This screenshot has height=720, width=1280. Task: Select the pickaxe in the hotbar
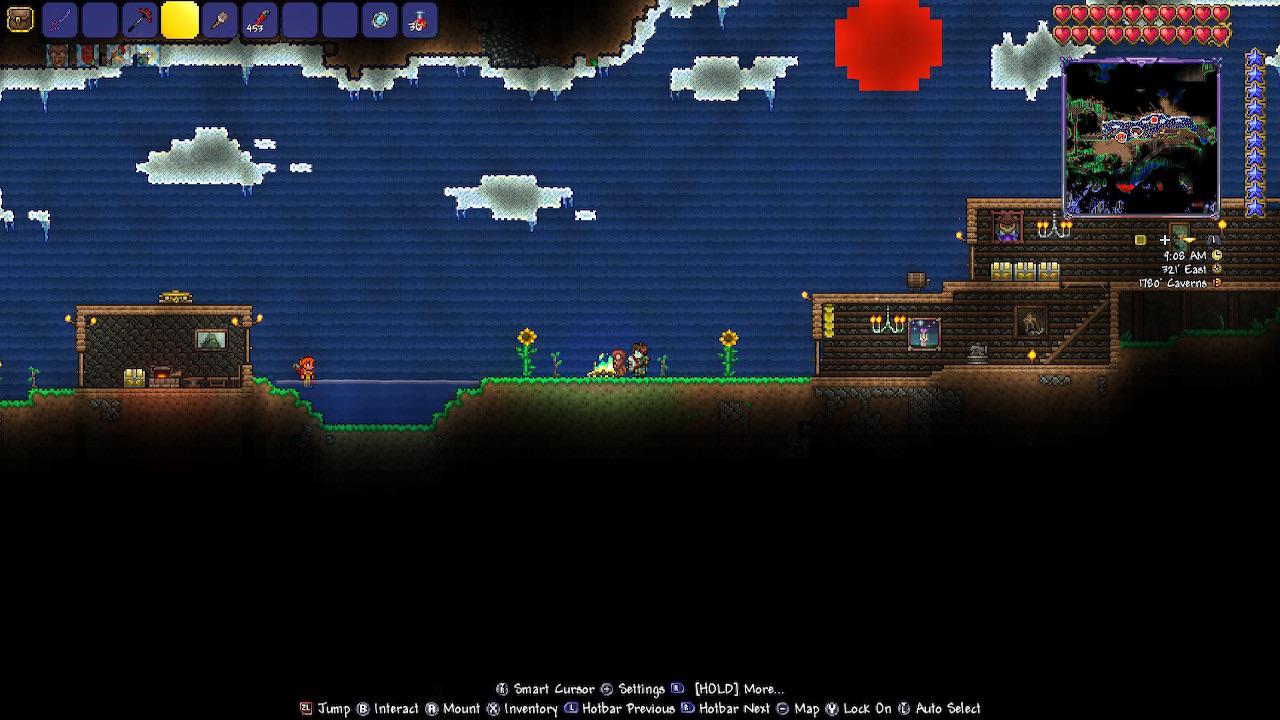click(139, 18)
